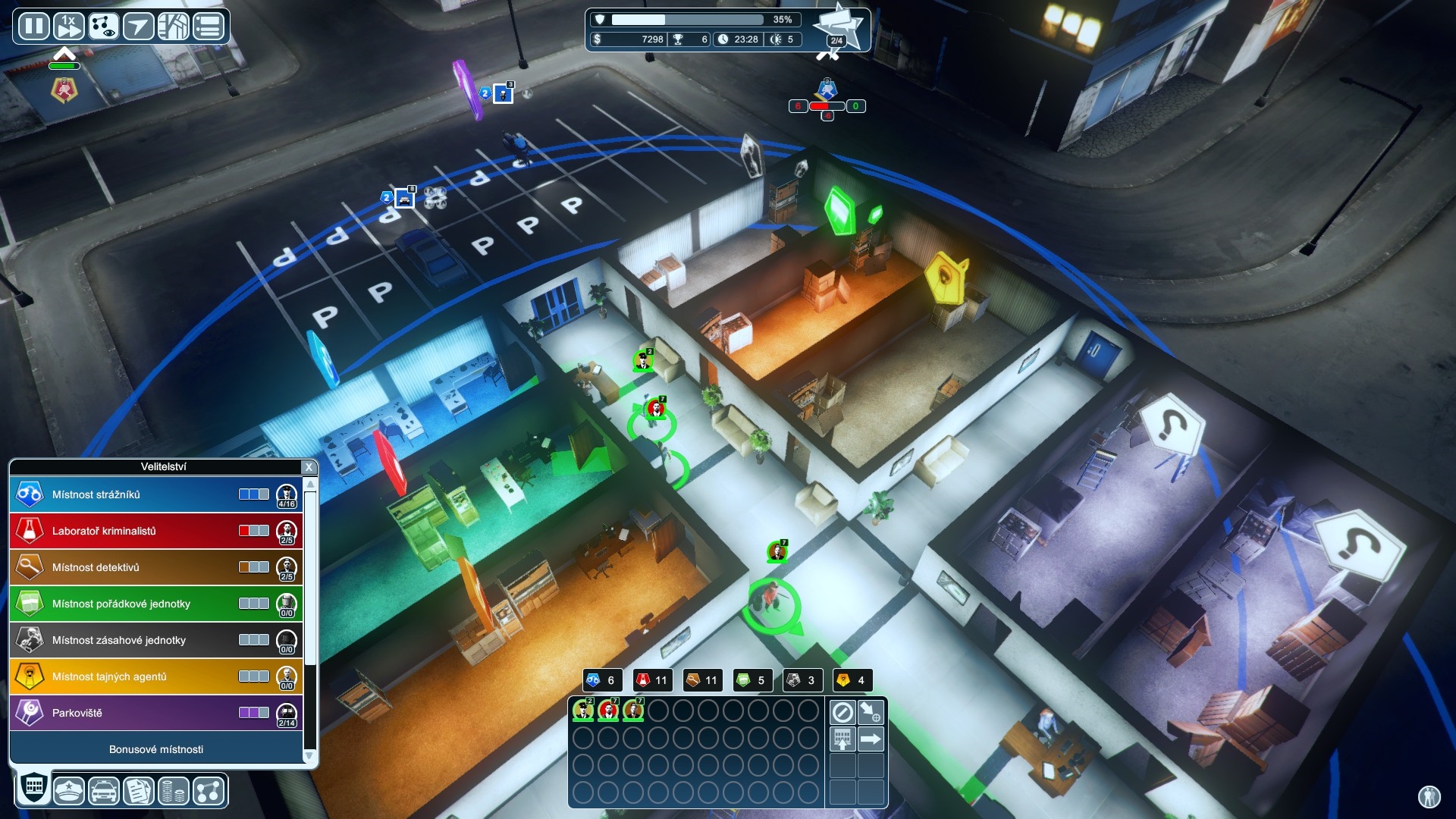The width and height of the screenshot is (1456, 819).
Task: Switch to the police cap personnel tab
Action: (69, 791)
